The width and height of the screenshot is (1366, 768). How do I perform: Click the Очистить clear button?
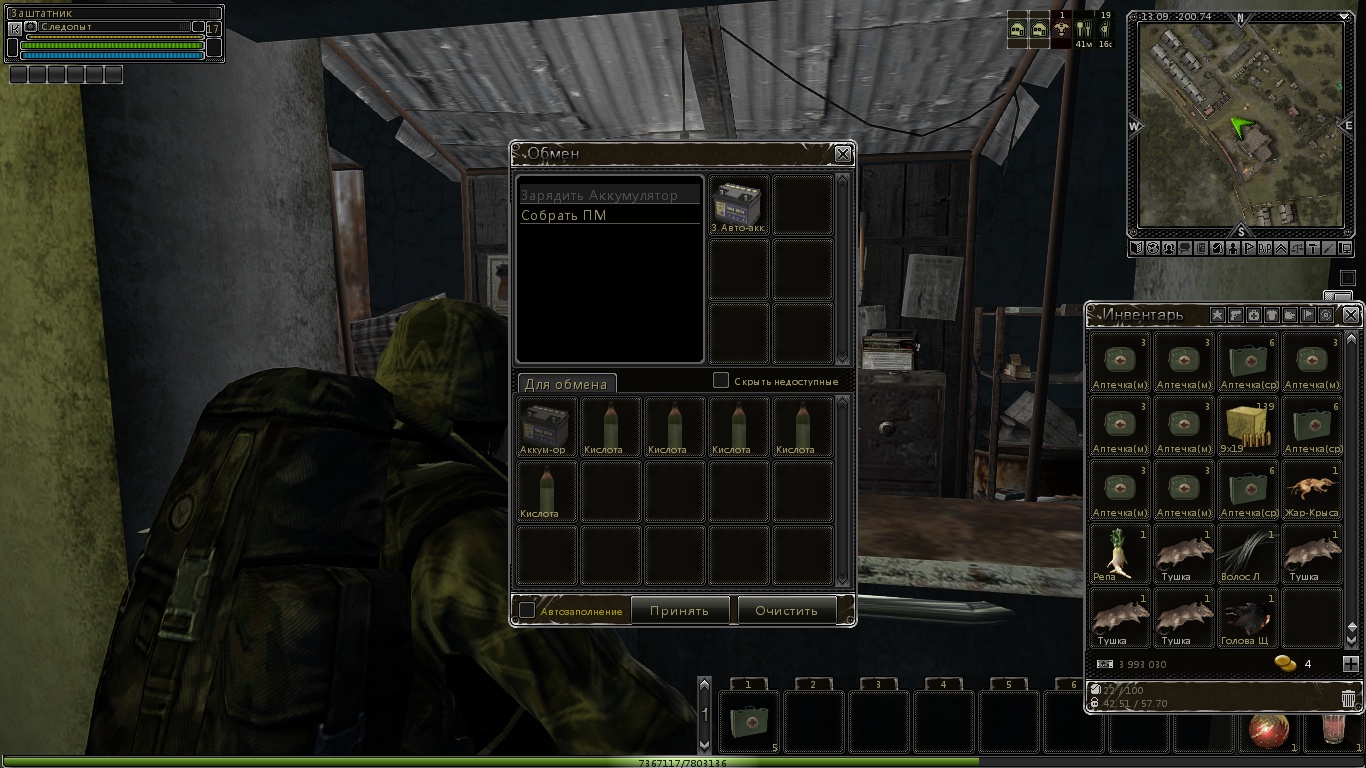pyautogui.click(x=786, y=610)
